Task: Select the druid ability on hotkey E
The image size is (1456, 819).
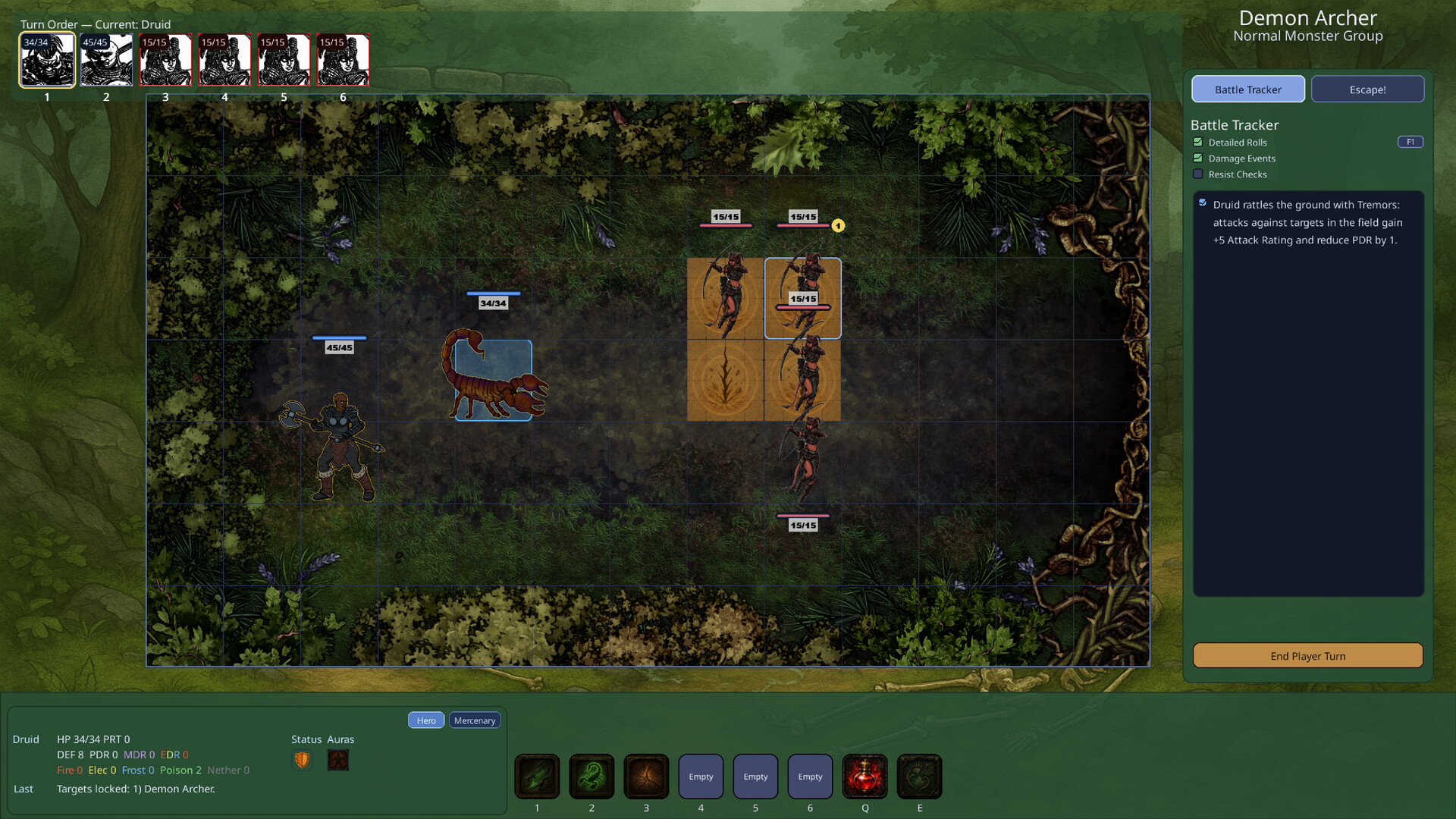Action: pyautogui.click(x=919, y=776)
